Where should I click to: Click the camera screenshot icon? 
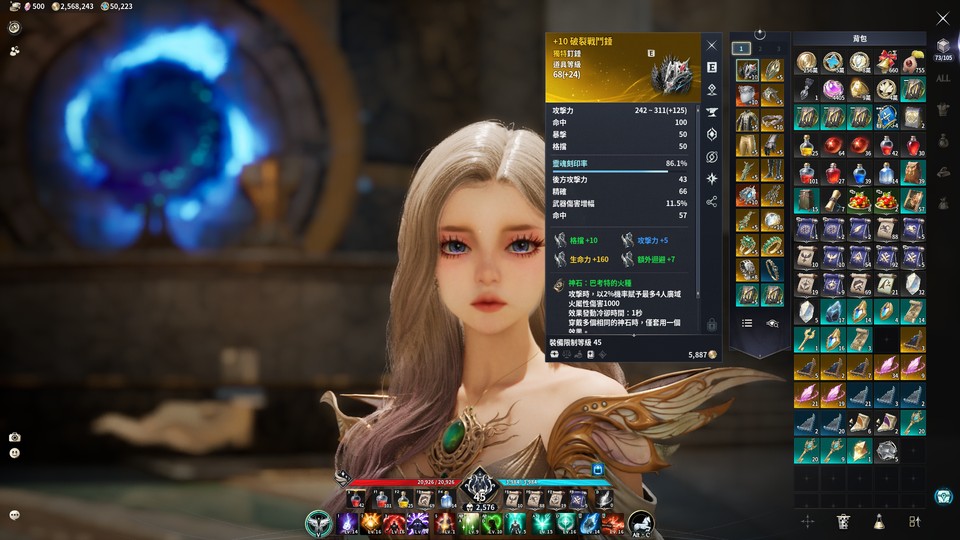click(x=14, y=437)
